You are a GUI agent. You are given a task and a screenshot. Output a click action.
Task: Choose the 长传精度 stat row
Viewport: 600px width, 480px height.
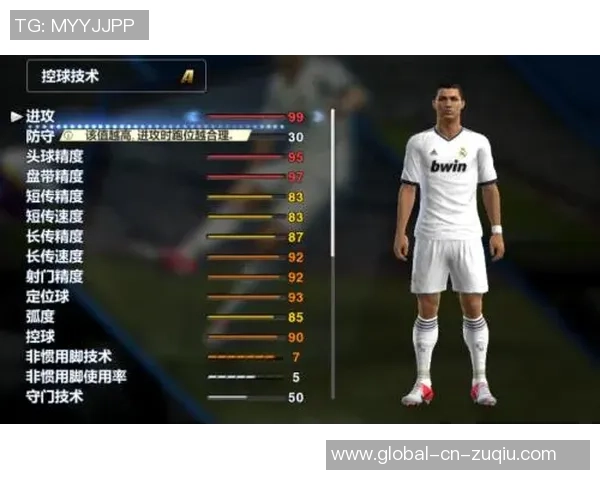[x=54, y=237]
